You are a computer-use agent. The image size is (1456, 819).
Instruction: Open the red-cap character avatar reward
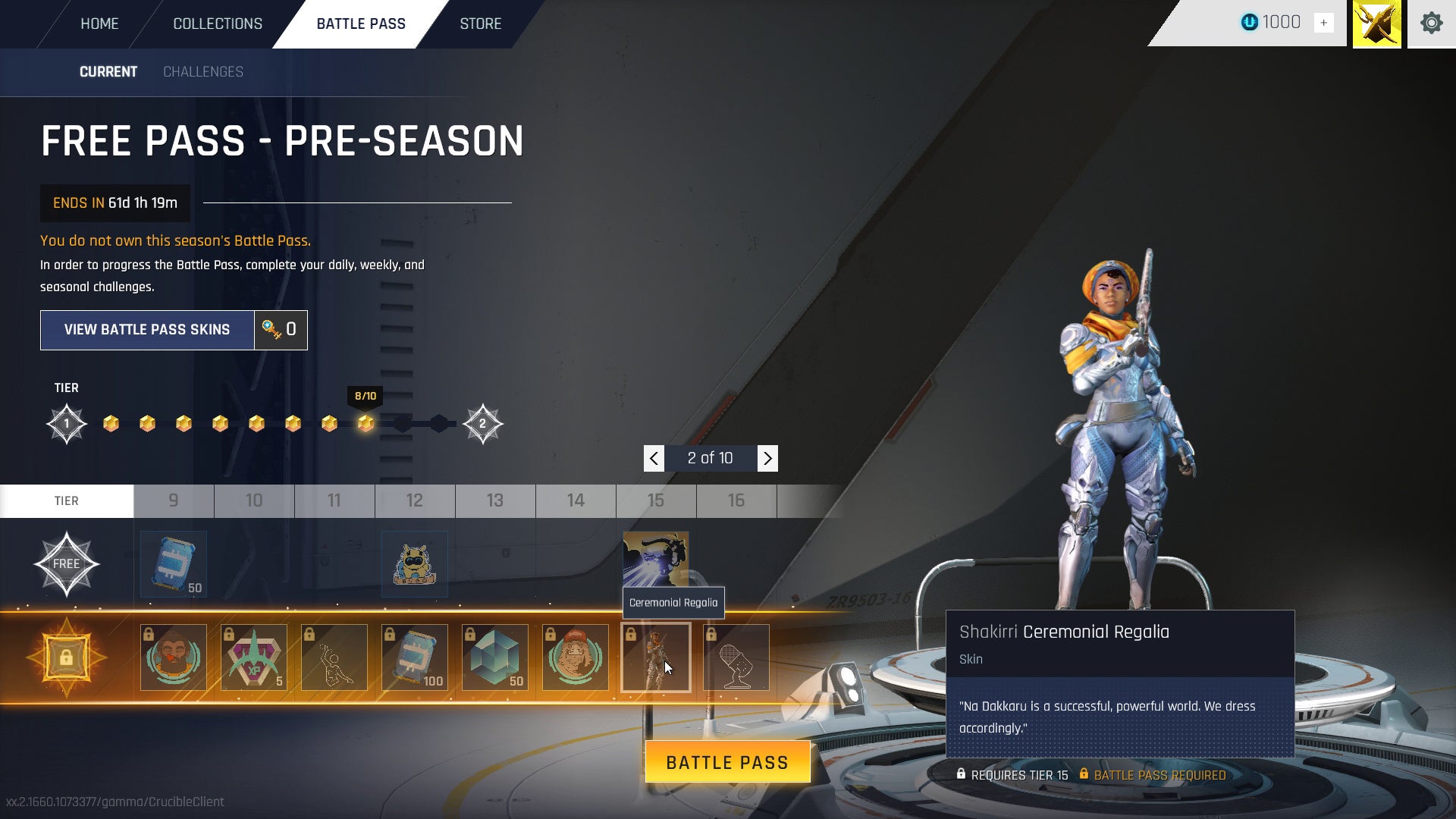point(575,657)
